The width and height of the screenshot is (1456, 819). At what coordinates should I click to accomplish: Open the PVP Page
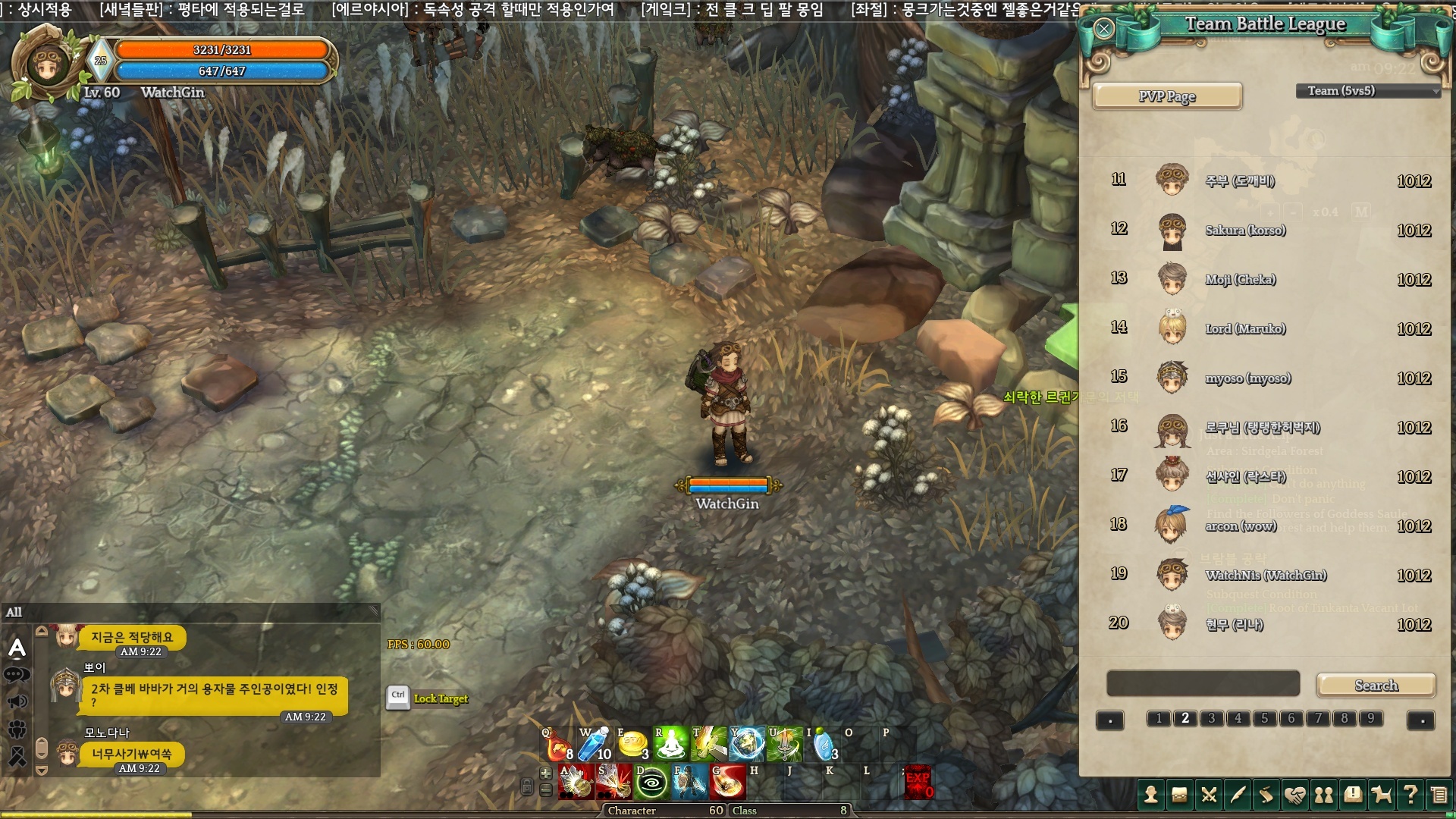click(1166, 96)
